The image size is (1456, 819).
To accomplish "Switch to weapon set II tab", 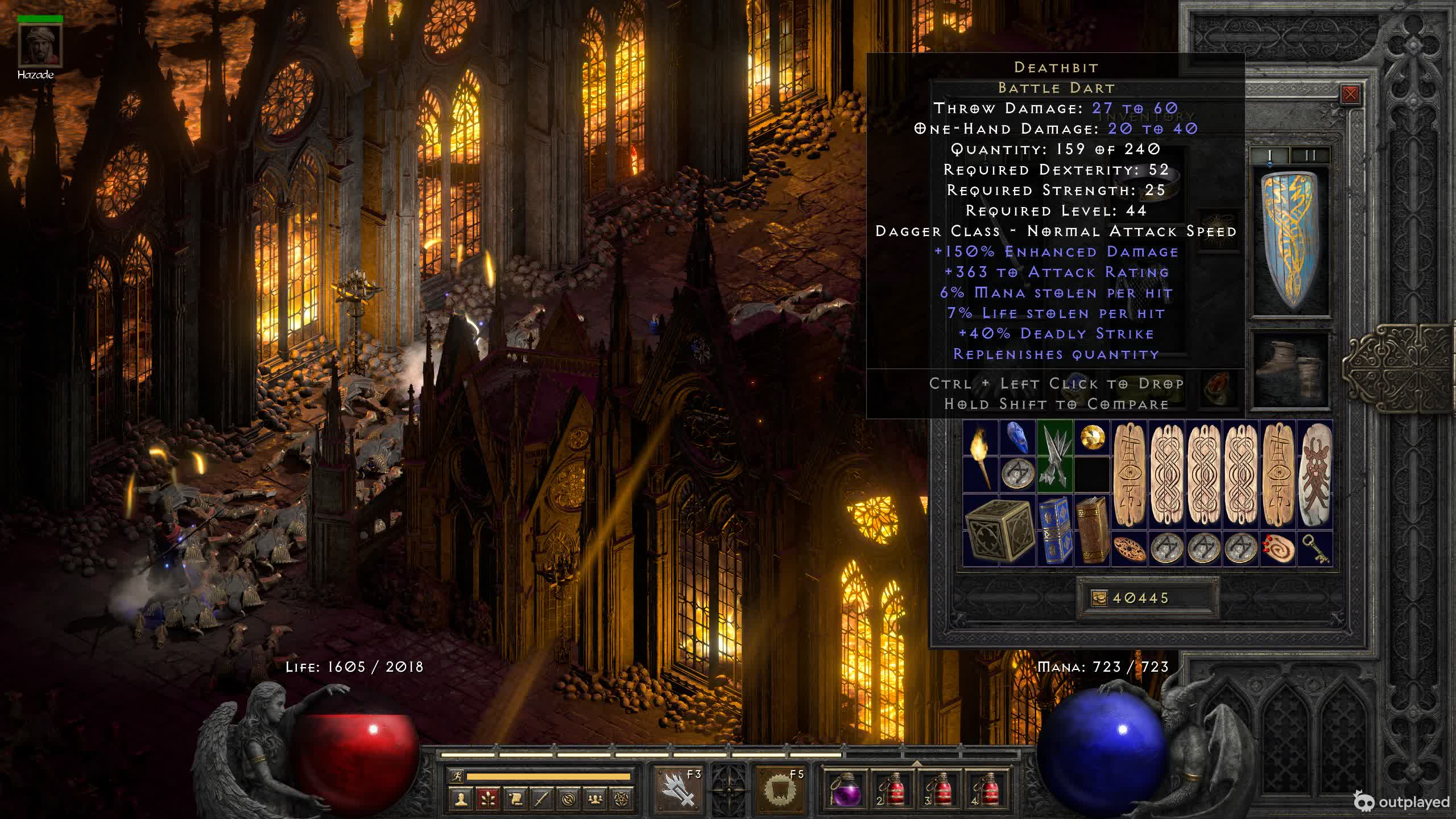I will pyautogui.click(x=1310, y=155).
